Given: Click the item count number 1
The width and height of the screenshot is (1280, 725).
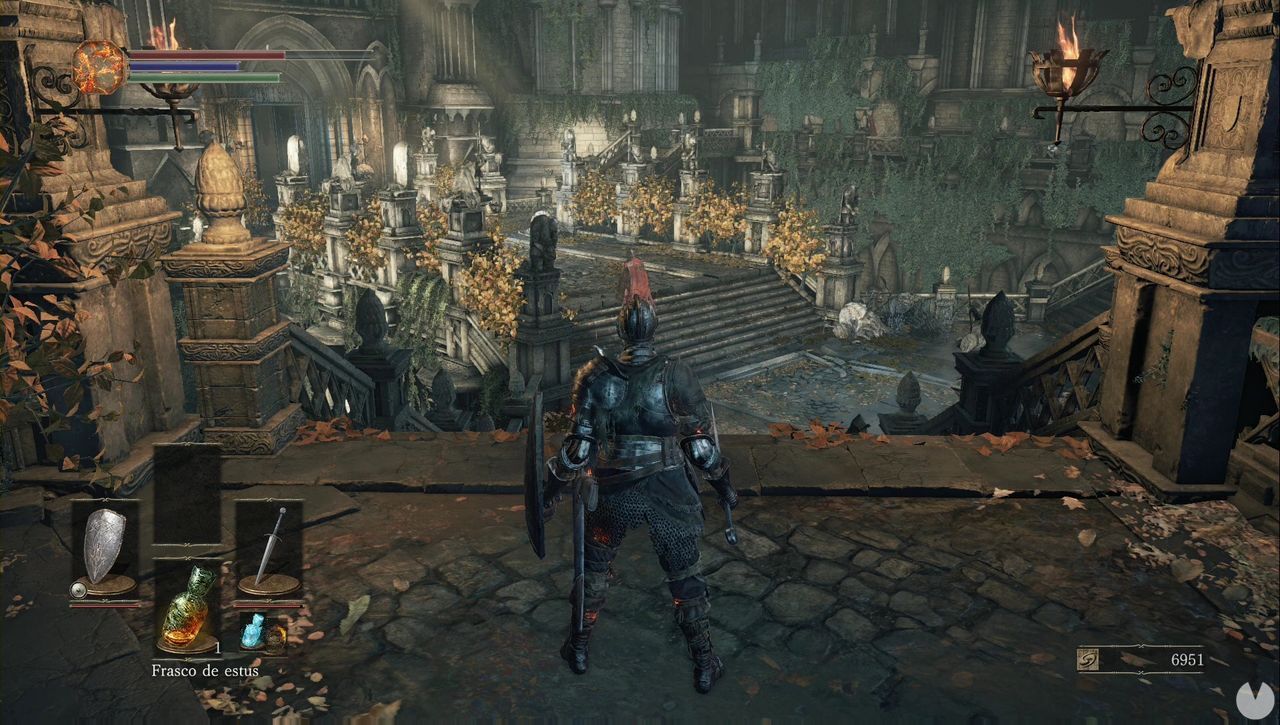Looking at the screenshot, I should (x=218, y=647).
